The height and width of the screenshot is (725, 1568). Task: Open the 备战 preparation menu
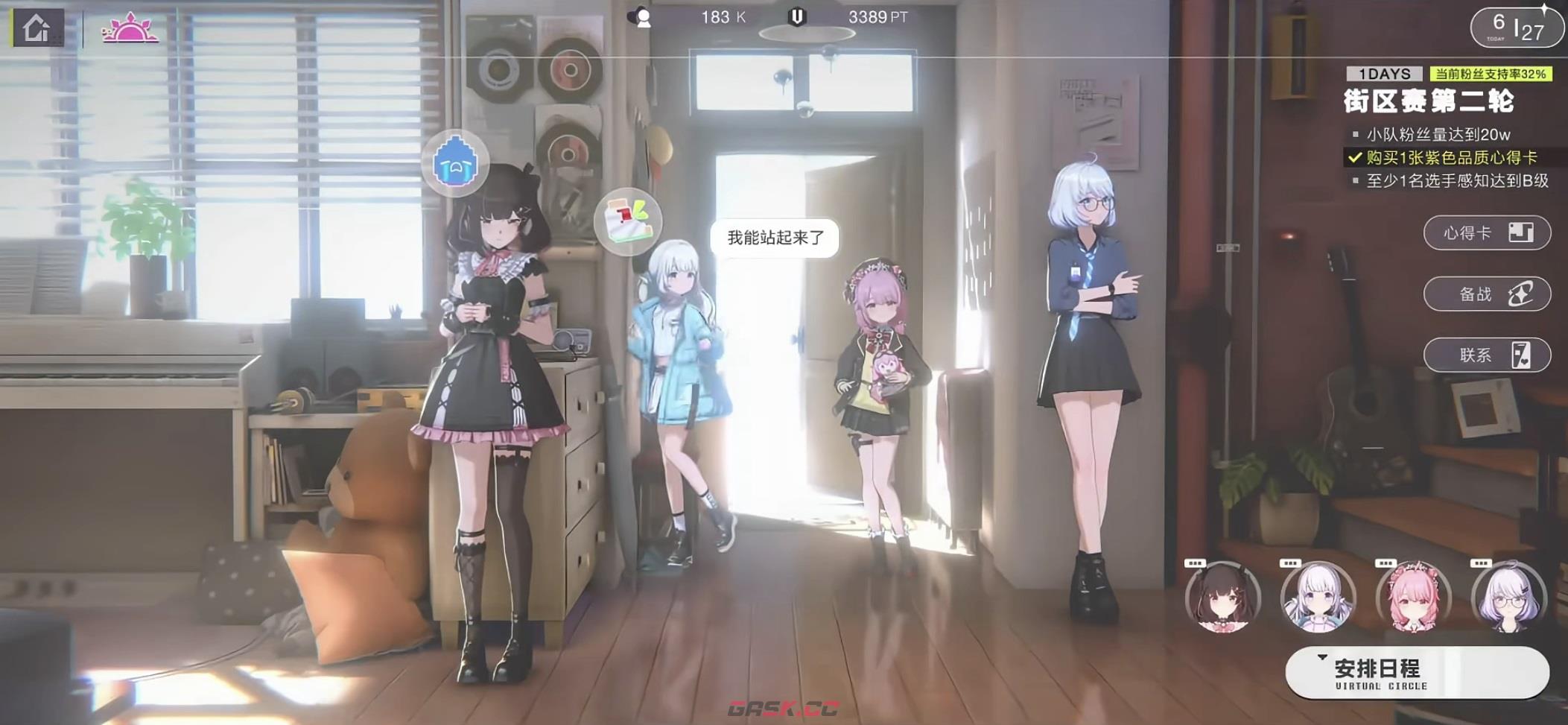click(x=1486, y=294)
